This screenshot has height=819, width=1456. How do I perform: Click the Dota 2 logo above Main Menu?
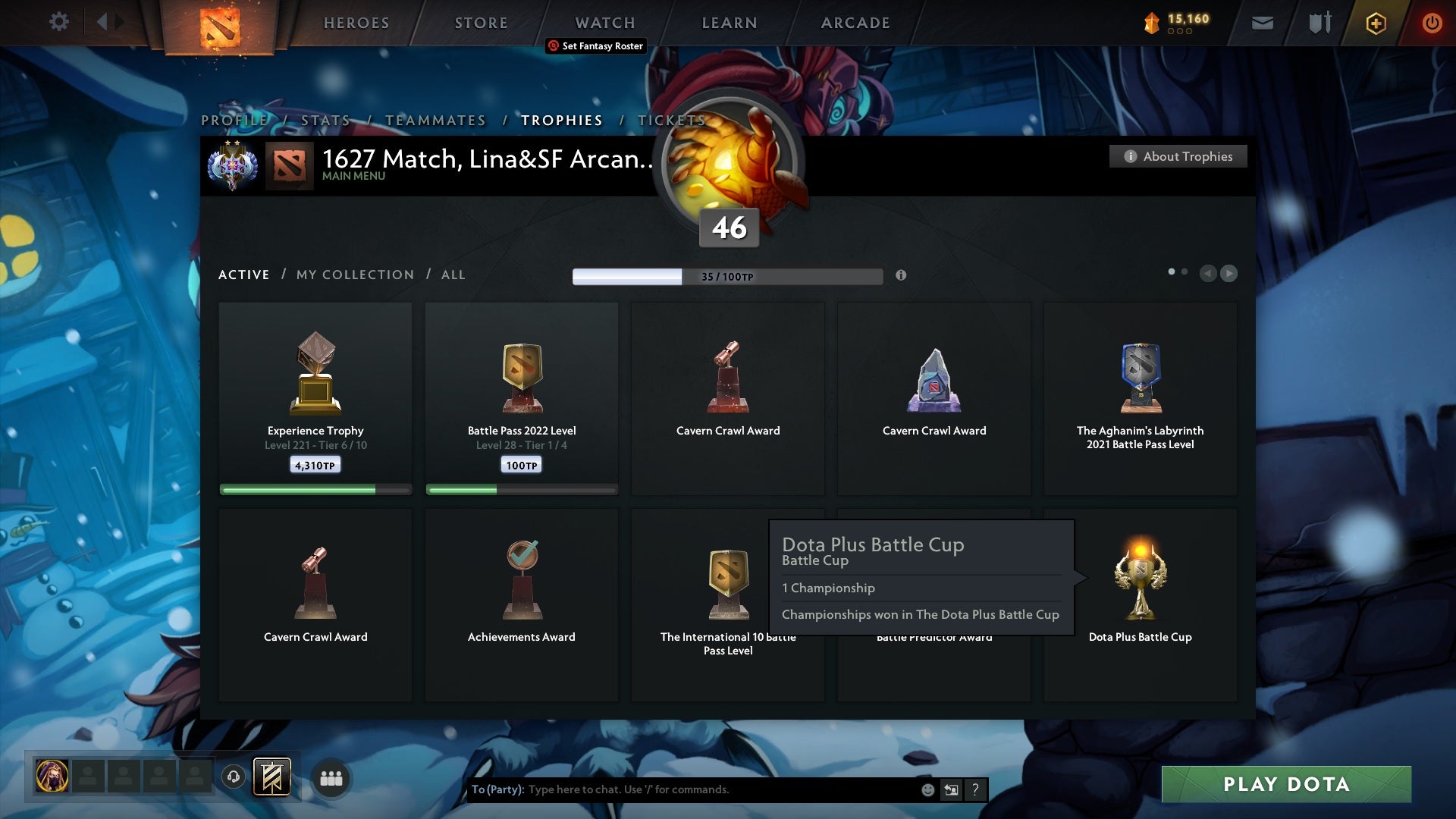pos(290,164)
